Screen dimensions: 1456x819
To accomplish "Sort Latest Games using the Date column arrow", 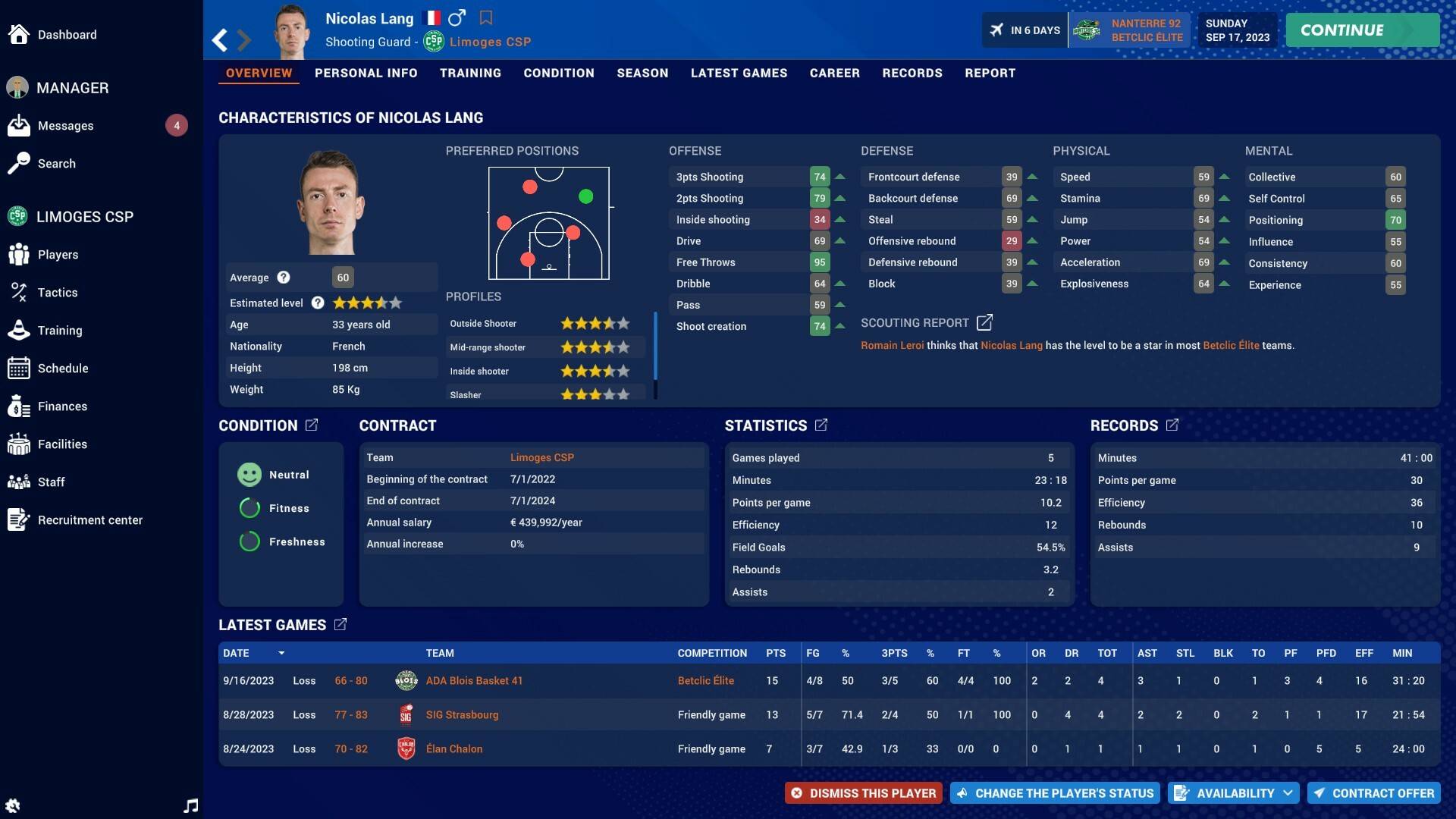I will pyautogui.click(x=281, y=653).
